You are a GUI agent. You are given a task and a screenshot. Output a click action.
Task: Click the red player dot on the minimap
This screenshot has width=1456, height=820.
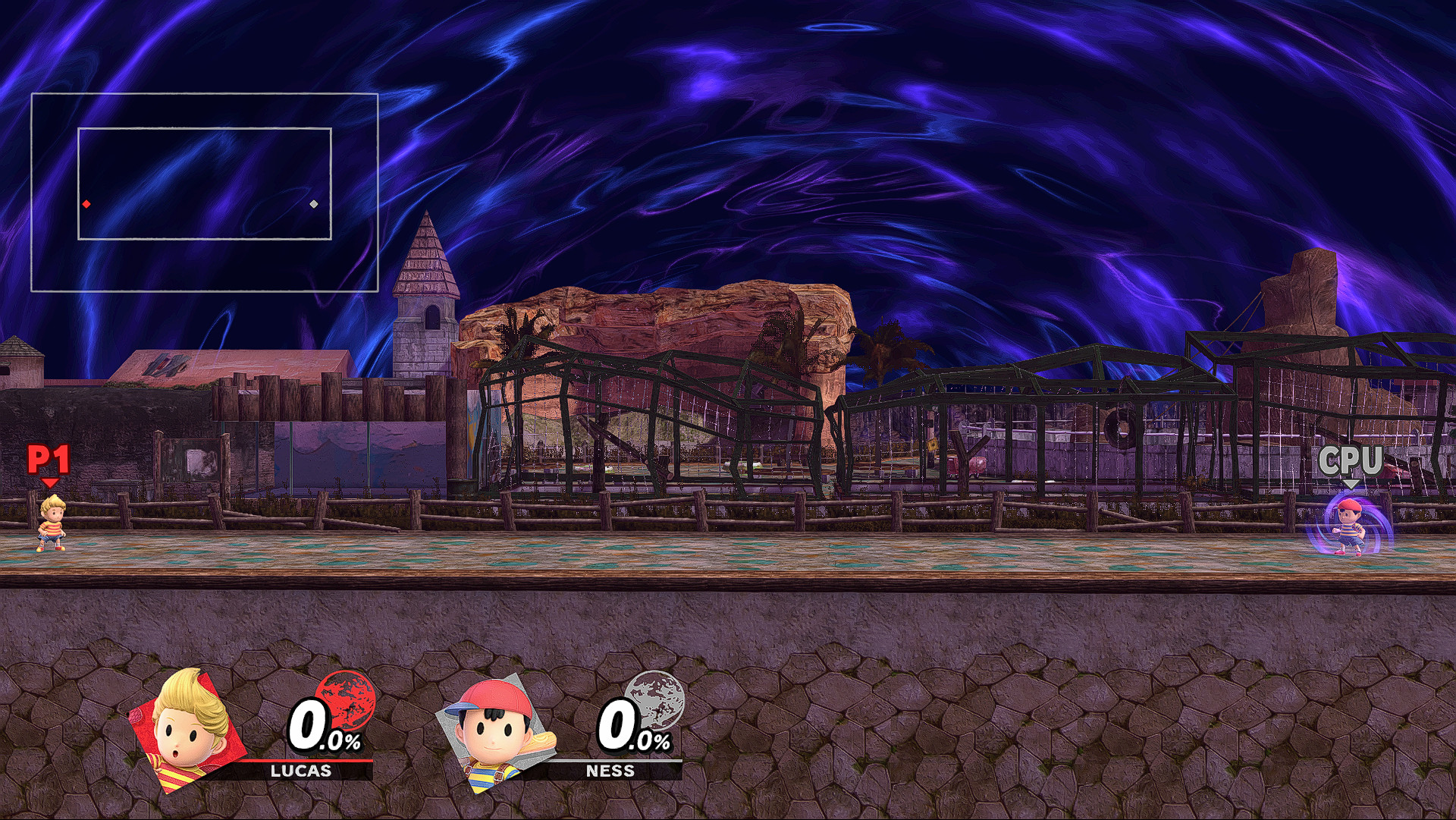(86, 203)
